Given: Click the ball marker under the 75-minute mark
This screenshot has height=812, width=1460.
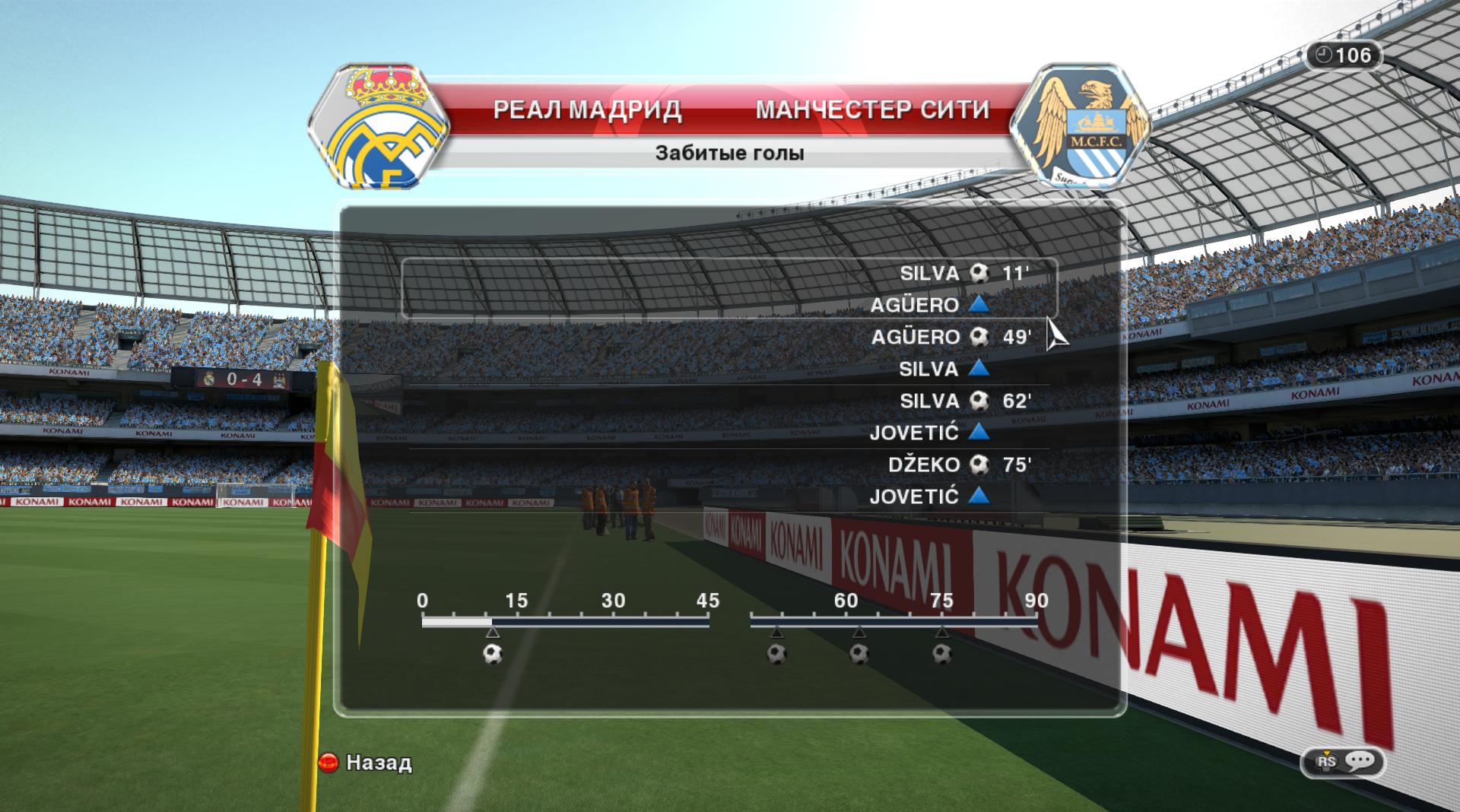Looking at the screenshot, I should pyautogui.click(x=942, y=654).
